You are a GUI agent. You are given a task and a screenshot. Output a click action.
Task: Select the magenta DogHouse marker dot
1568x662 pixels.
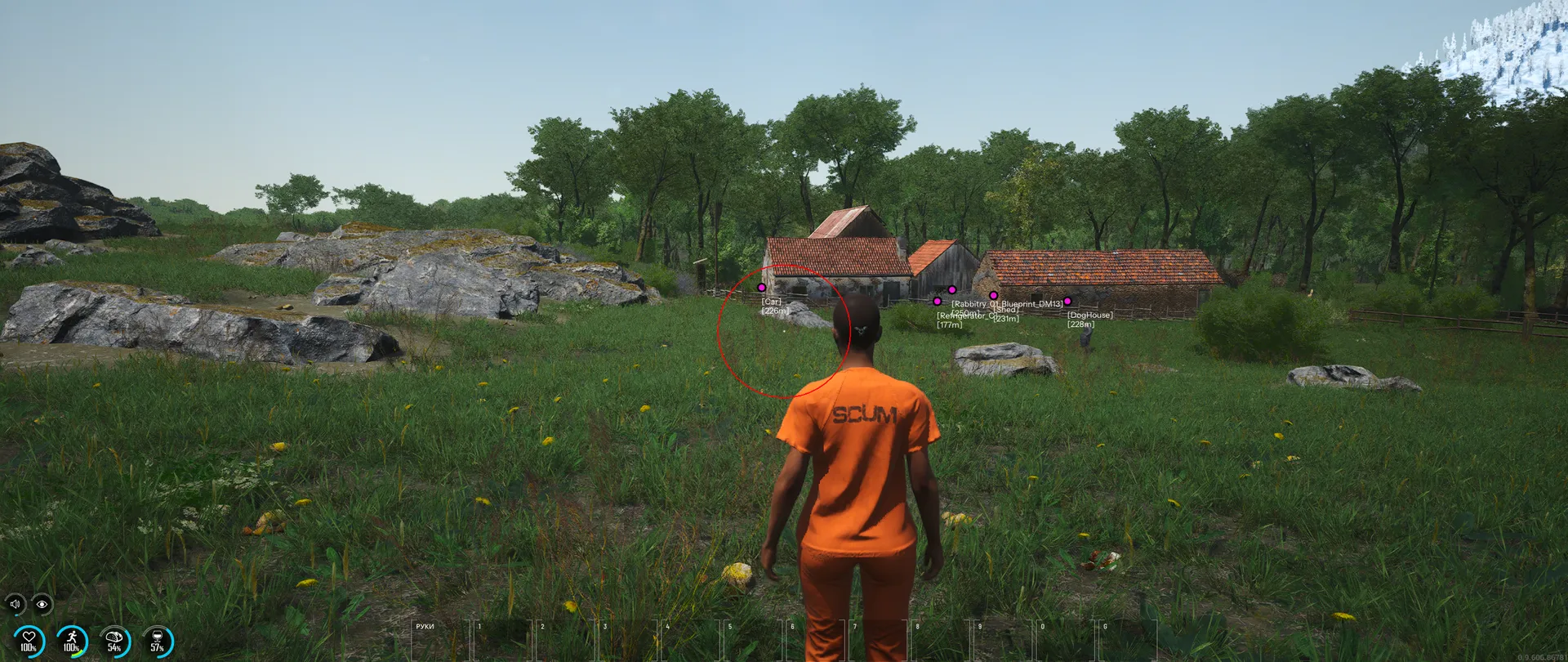point(1067,302)
